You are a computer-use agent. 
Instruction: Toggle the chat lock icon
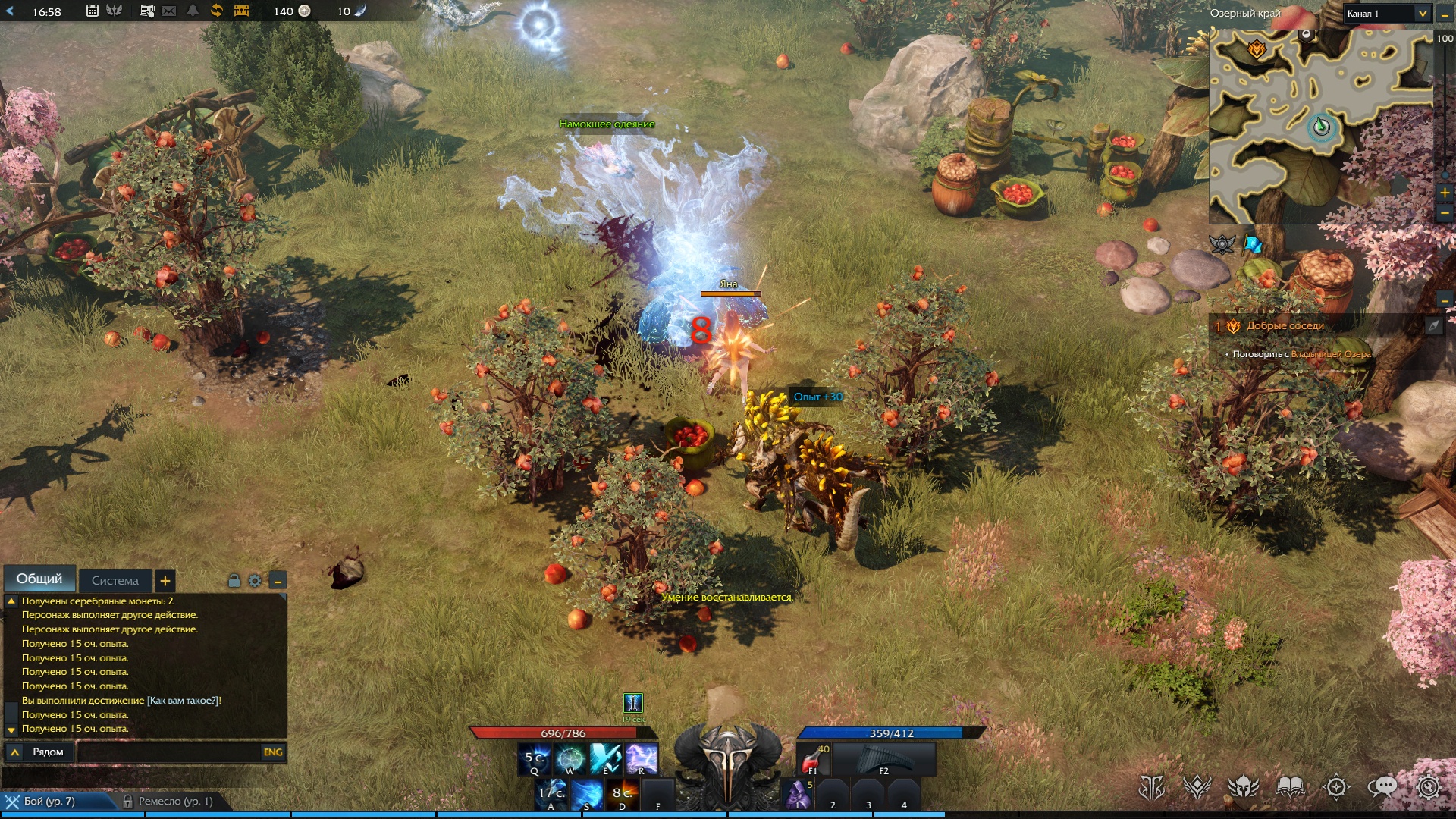[234, 581]
